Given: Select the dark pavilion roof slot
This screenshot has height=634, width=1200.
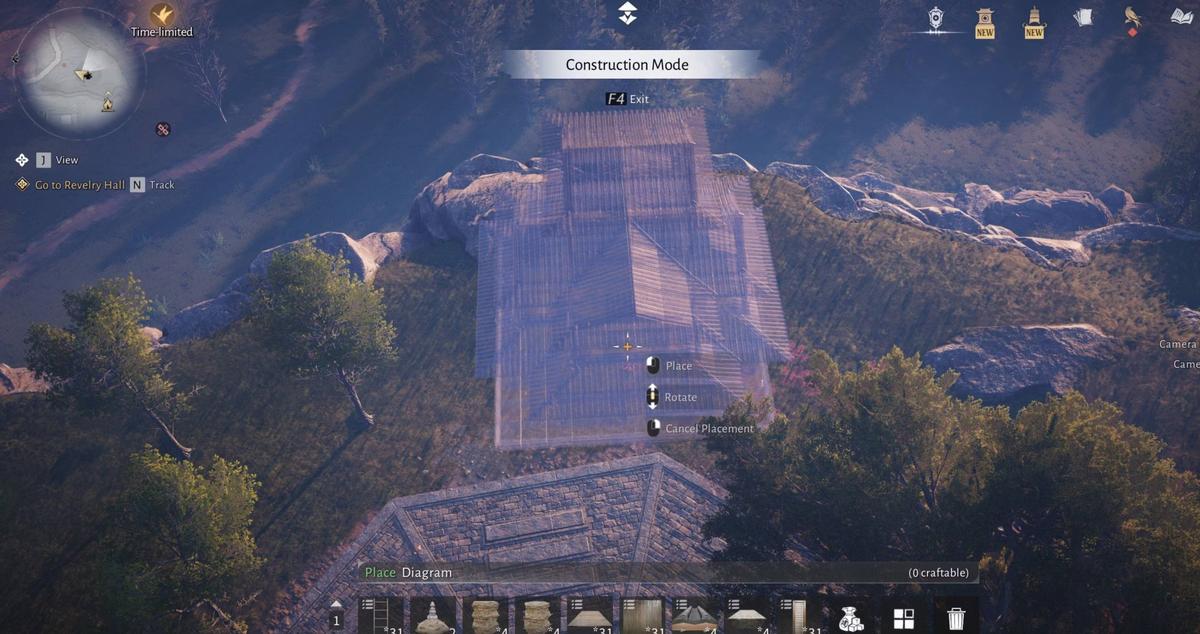Looking at the screenshot, I should coord(692,615).
